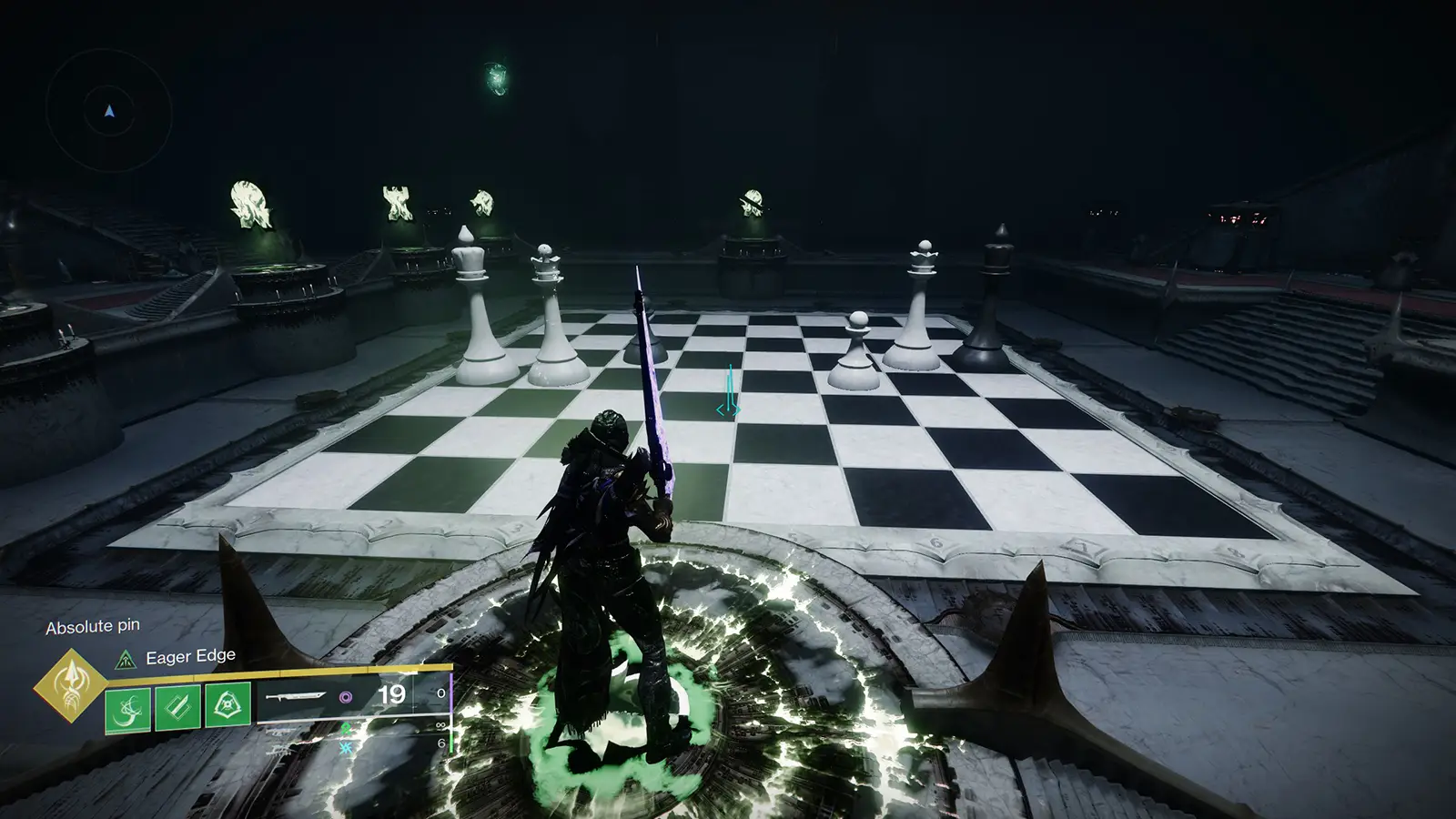1456x819 pixels.
Task: Toggle the compass arrow on the minimap radar
Action: tap(106, 111)
